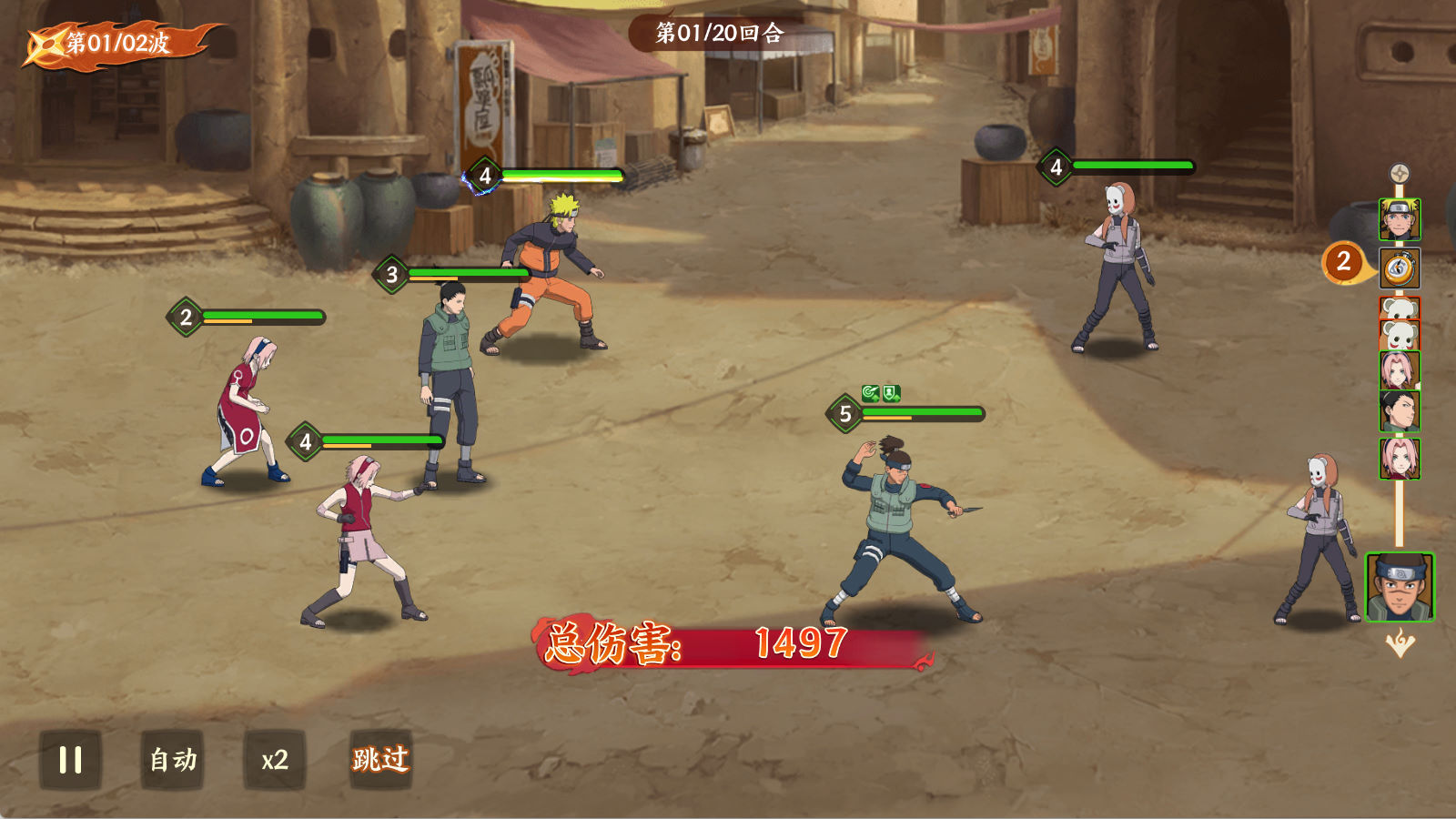Viewport: 1456px width, 819px height.
Task: Select Shikamaru's portrait in turn order
Action: (1400, 411)
